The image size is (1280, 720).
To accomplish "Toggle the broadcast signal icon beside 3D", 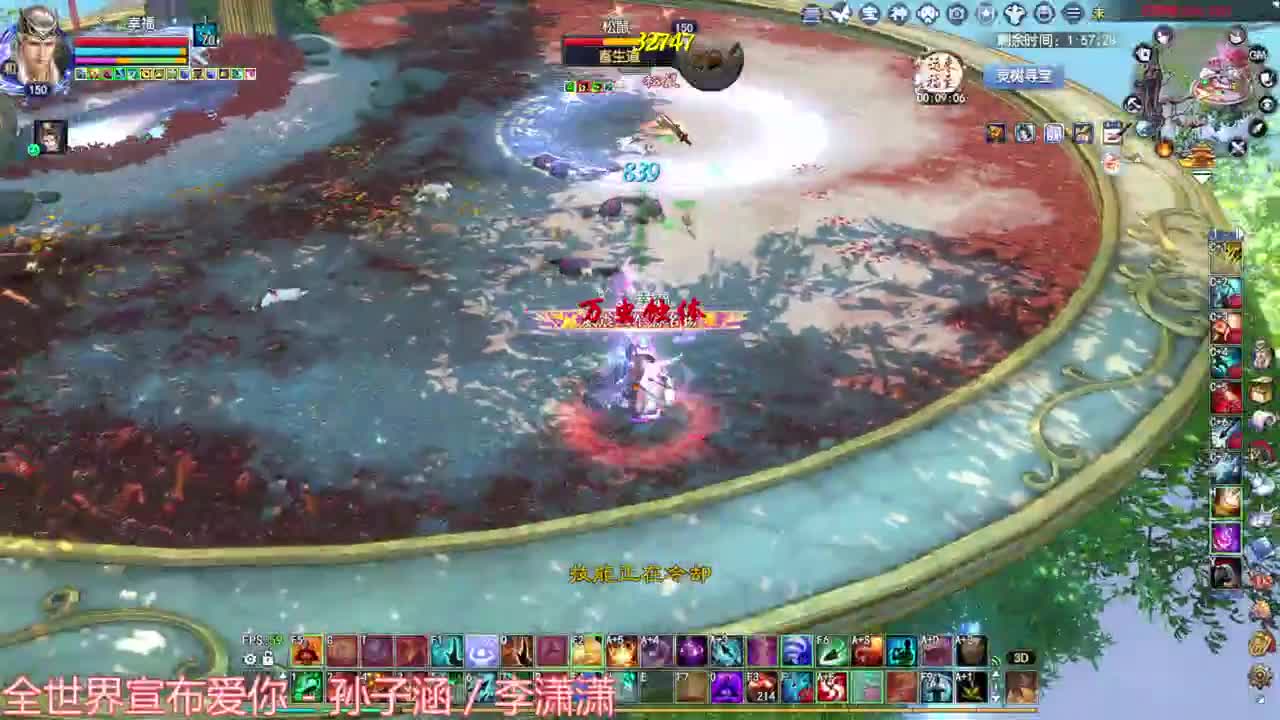I will (x=996, y=661).
